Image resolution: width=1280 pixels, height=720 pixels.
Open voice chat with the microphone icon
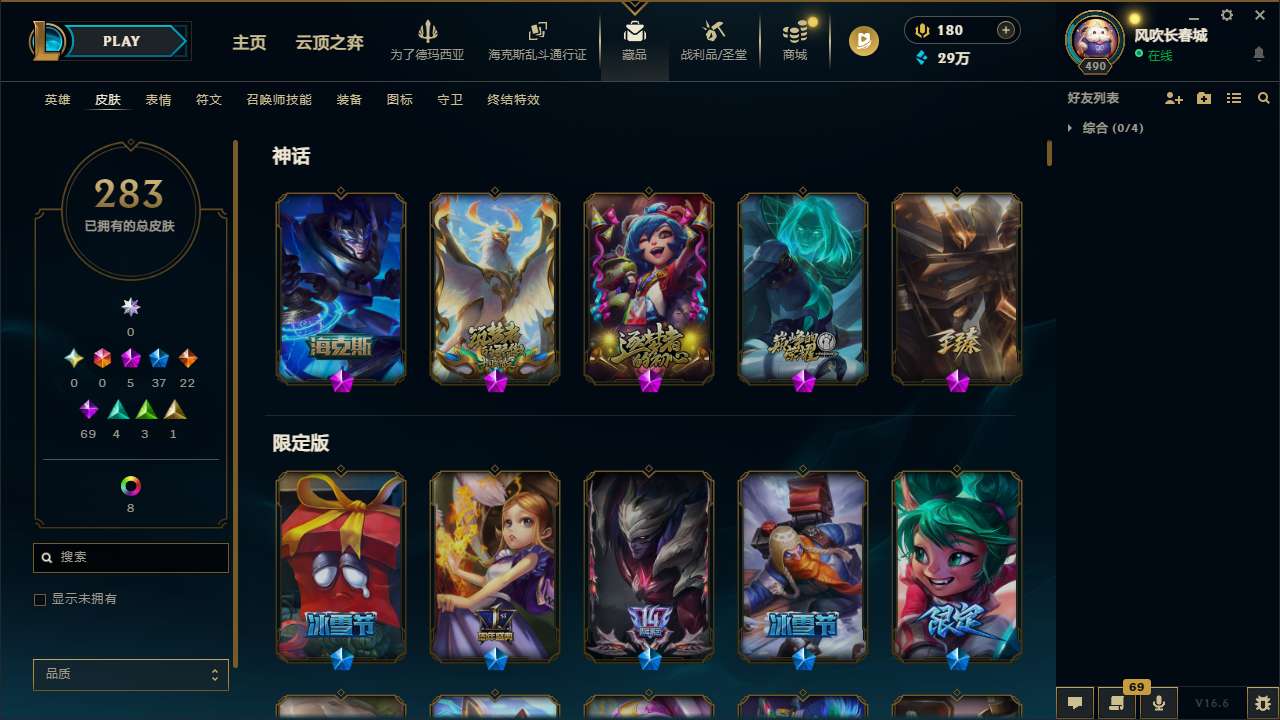(x=1158, y=702)
